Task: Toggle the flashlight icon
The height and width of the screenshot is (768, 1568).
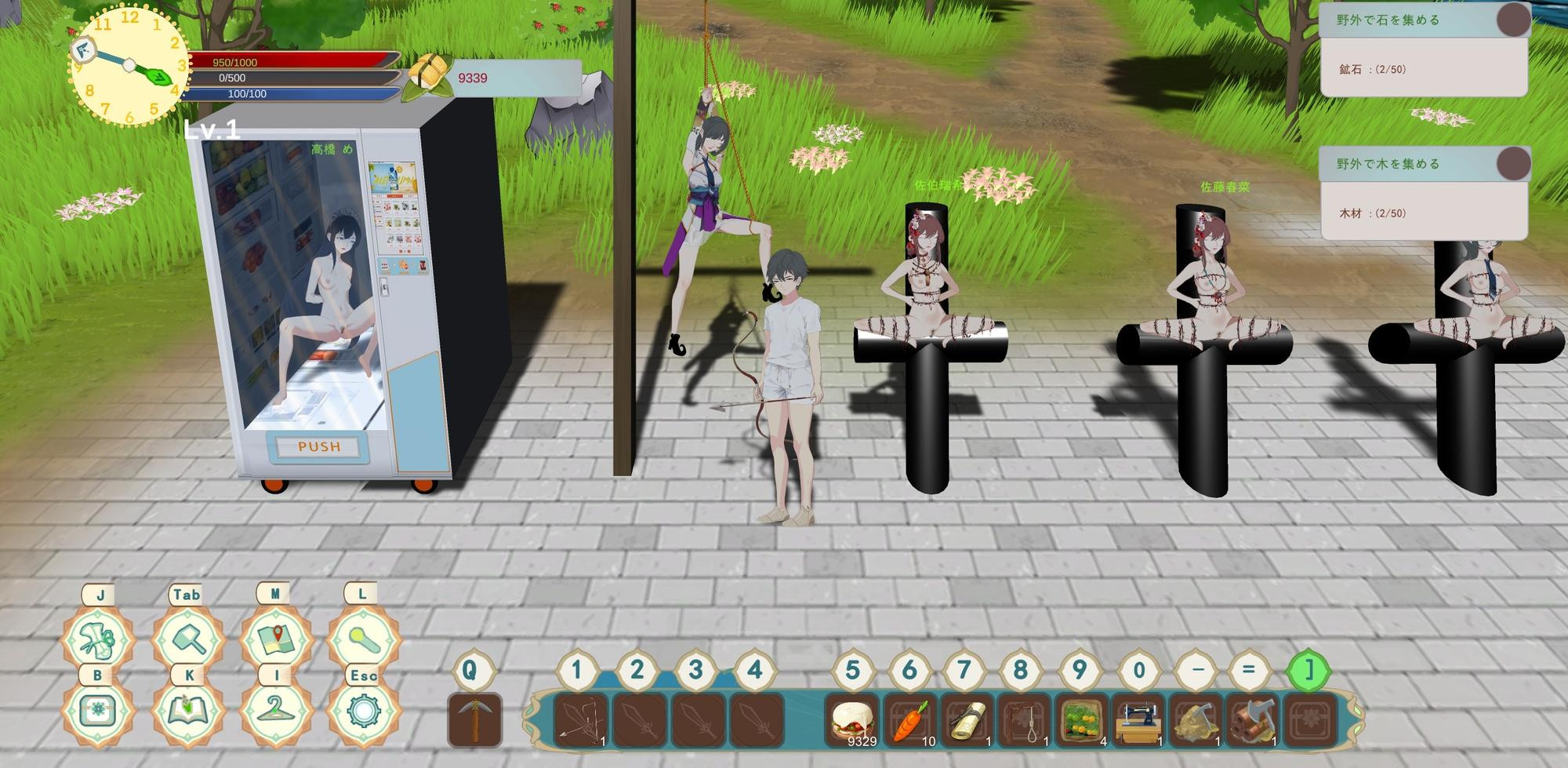Action: click(x=362, y=639)
